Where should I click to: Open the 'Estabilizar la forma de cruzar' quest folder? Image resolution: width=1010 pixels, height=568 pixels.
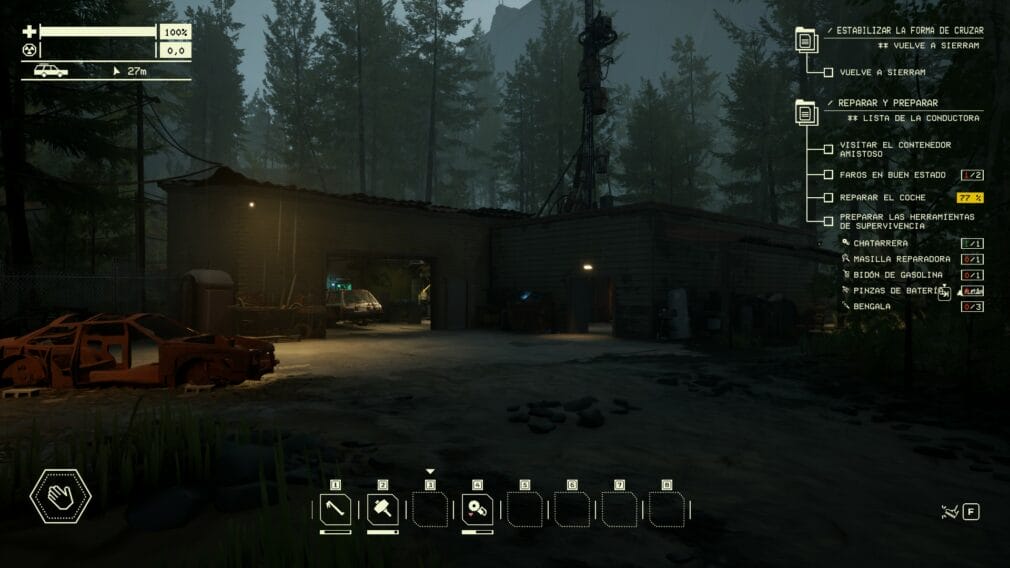pyautogui.click(x=806, y=39)
